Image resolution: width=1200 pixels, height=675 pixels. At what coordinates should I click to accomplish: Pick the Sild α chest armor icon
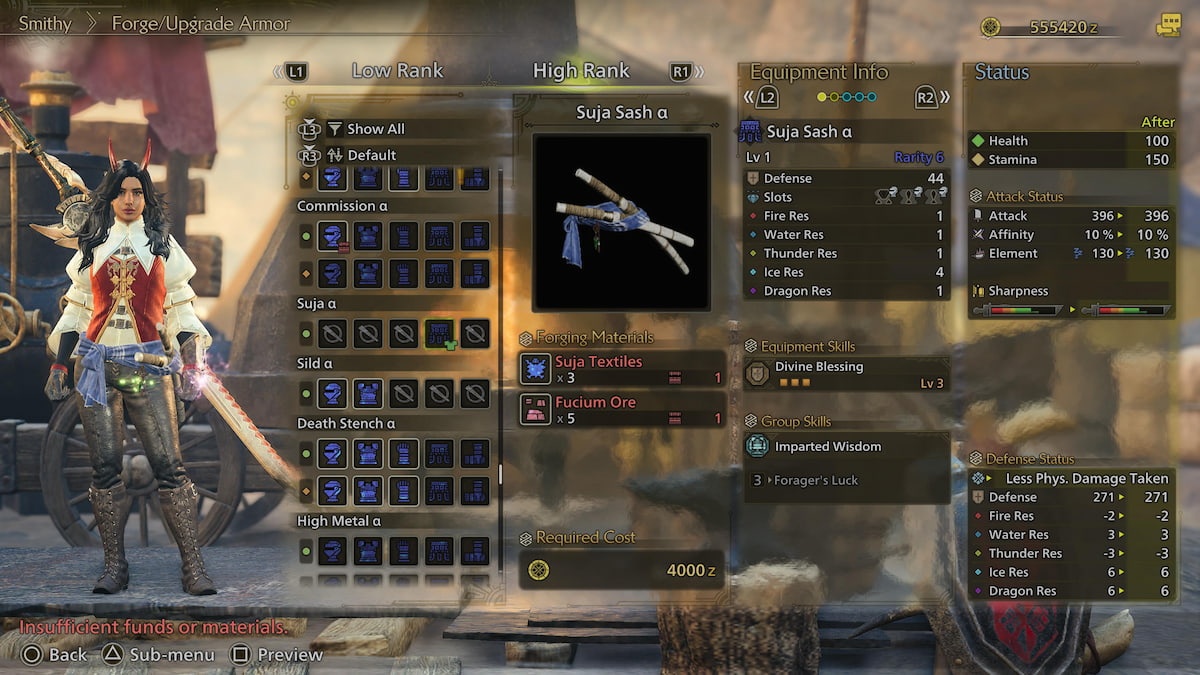coord(367,393)
